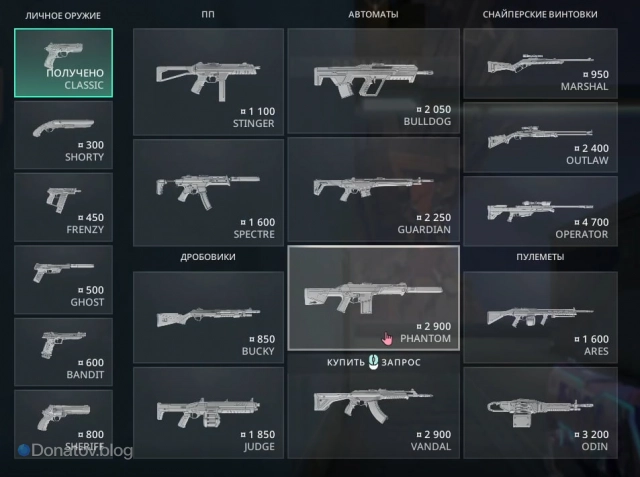Choose the Ghost silenced pistol
The width and height of the screenshot is (640, 477).
[x=64, y=279]
